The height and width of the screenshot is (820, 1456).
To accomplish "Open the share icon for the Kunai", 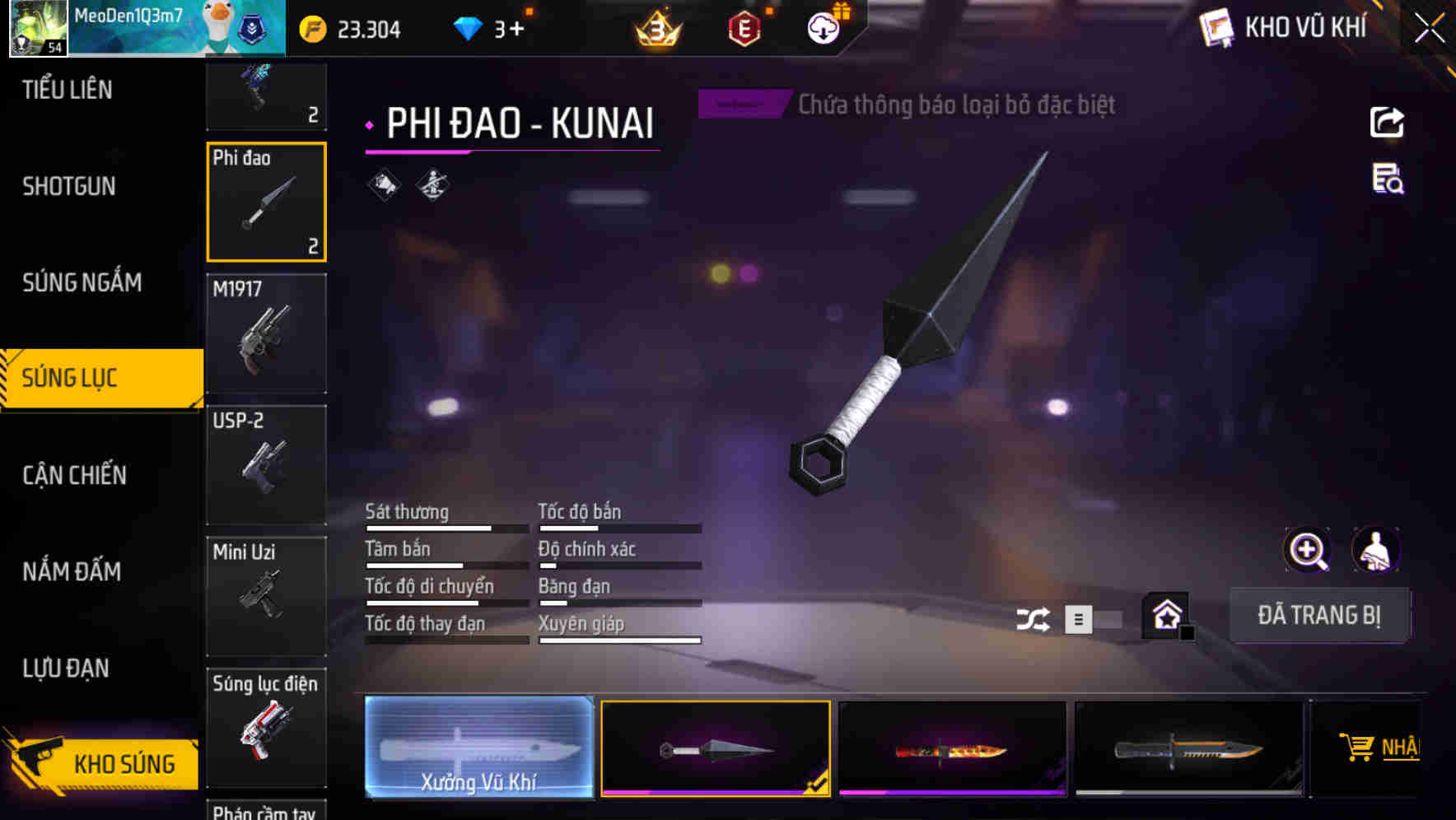I will tap(1387, 122).
